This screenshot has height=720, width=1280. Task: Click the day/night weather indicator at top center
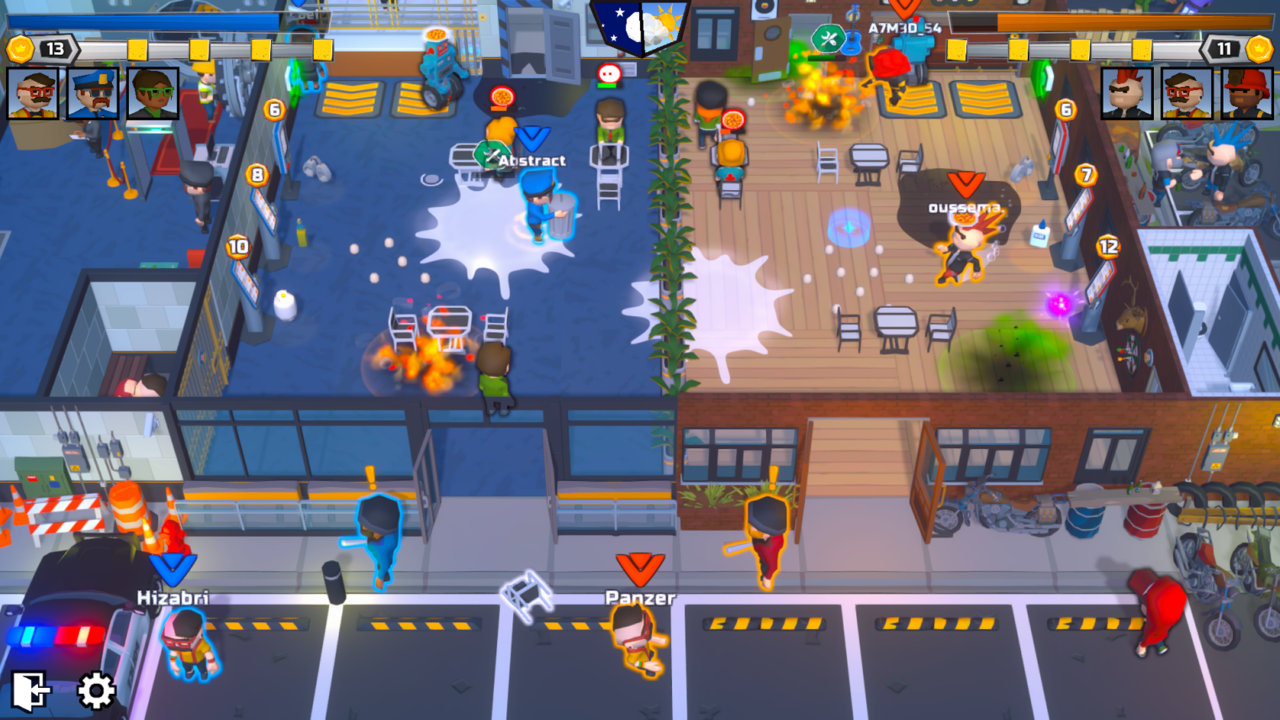tap(640, 30)
